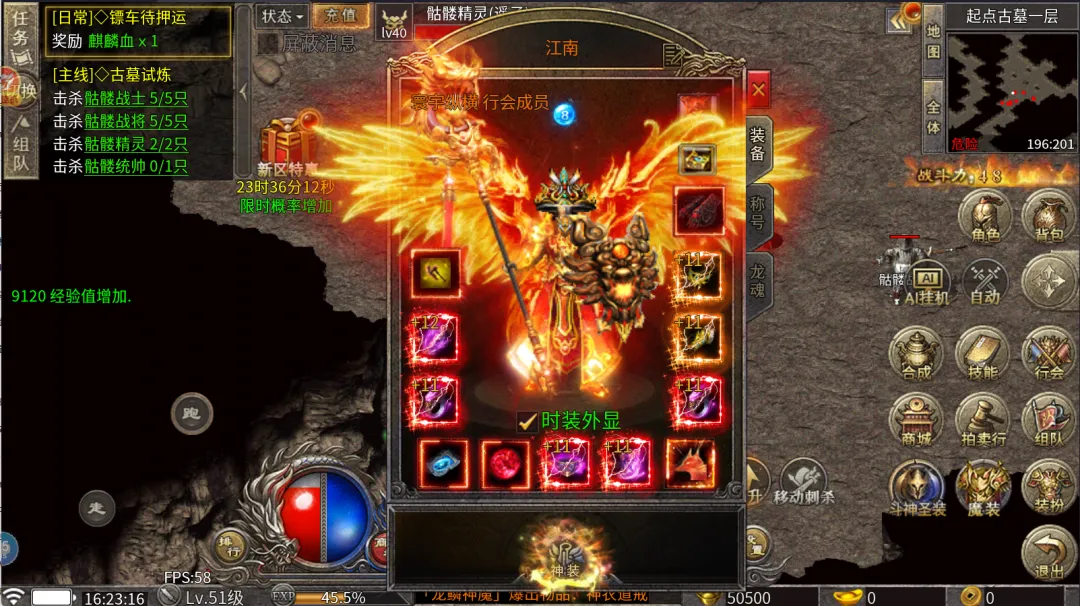Viewport: 1080px width, 606px height.
Task: Switch to the 称号 title tab
Action: [x=757, y=212]
